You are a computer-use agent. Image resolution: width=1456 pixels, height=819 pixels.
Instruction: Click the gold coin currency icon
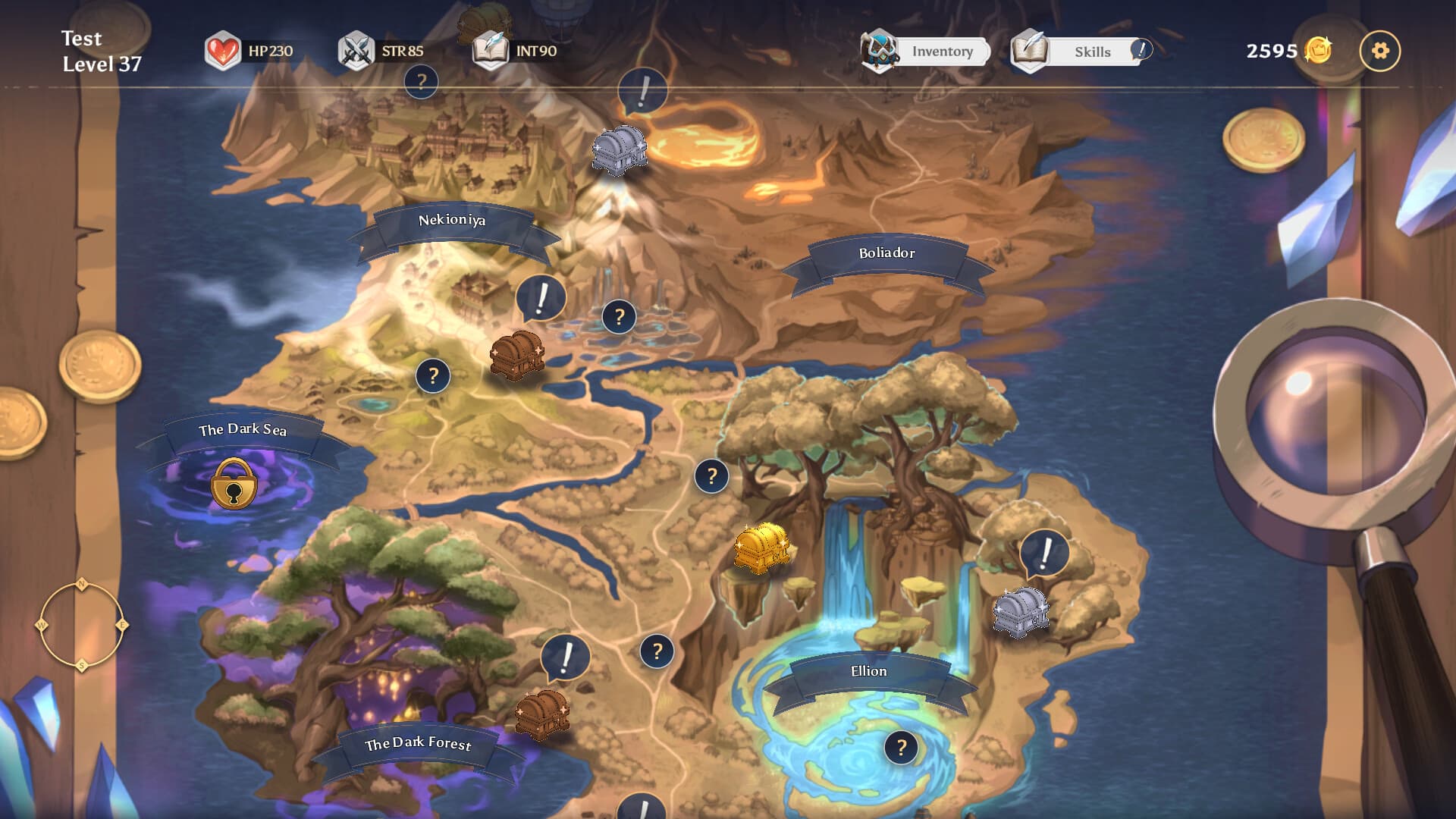click(x=1318, y=51)
